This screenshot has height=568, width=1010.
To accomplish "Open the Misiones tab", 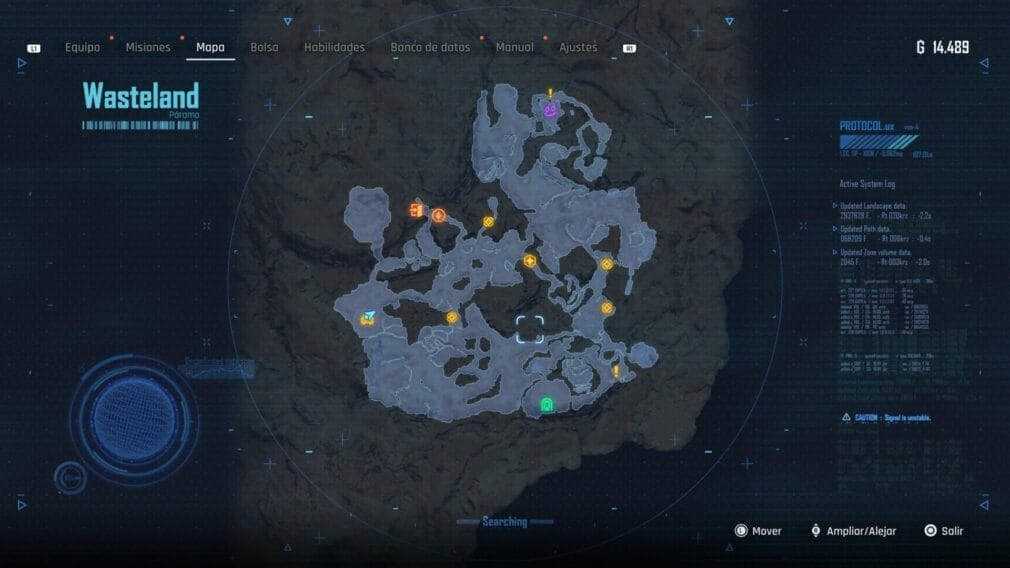I will point(148,47).
